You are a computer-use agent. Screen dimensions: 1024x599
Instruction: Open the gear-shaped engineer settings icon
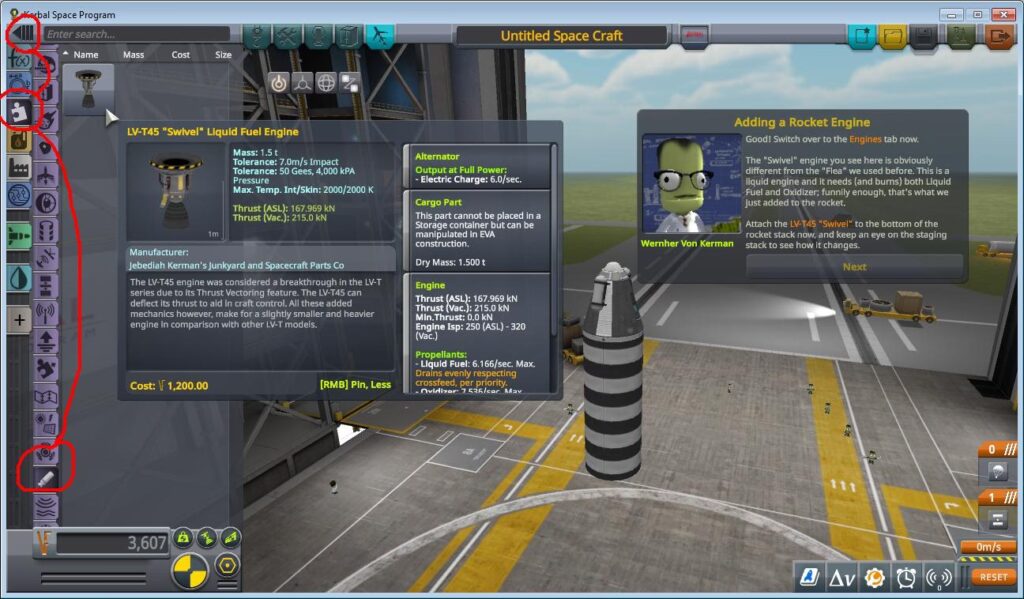(874, 577)
